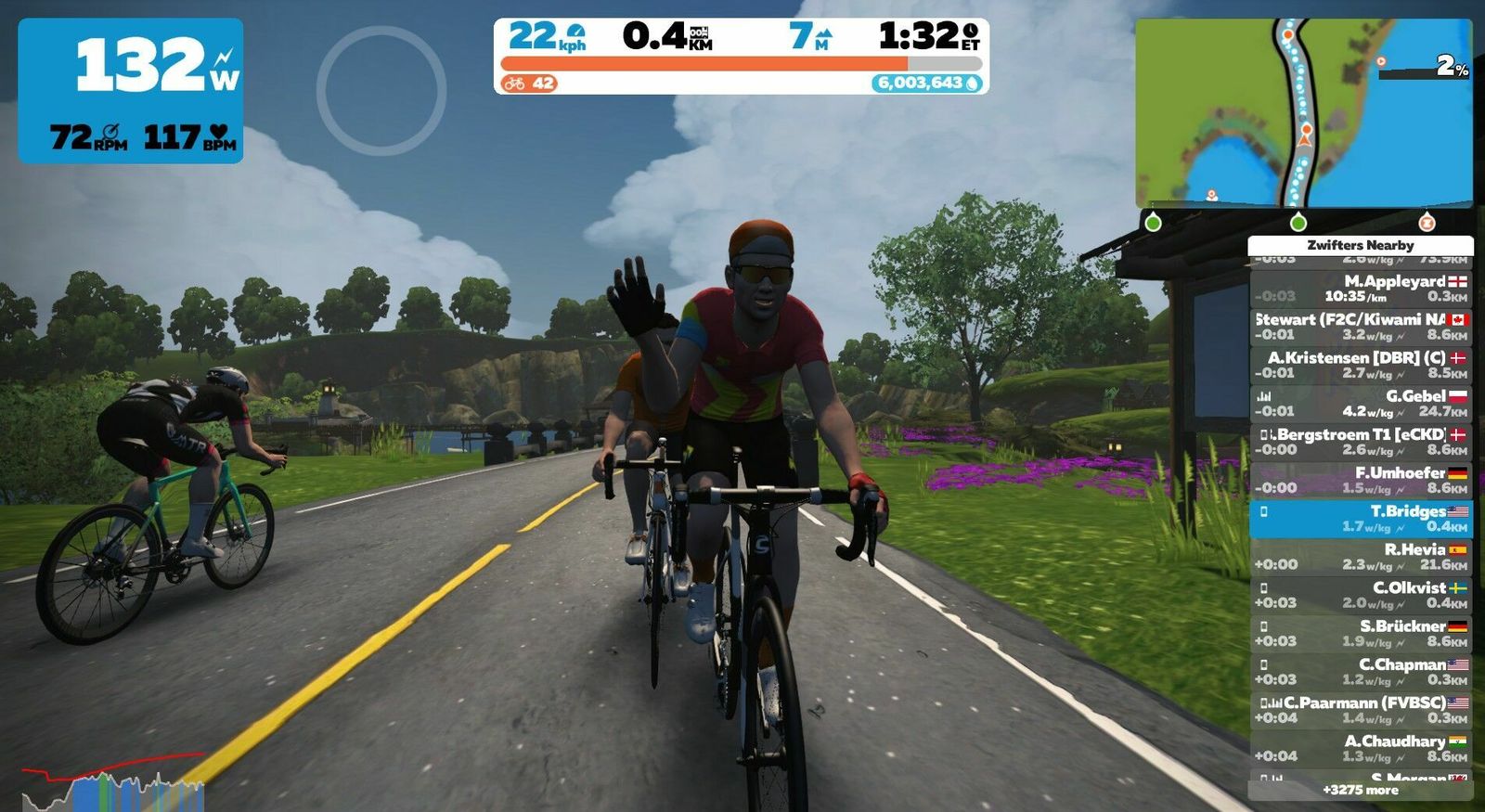The width and height of the screenshot is (1485, 812).
Task: Select the S.Brückner rider row
Action: click(1360, 633)
